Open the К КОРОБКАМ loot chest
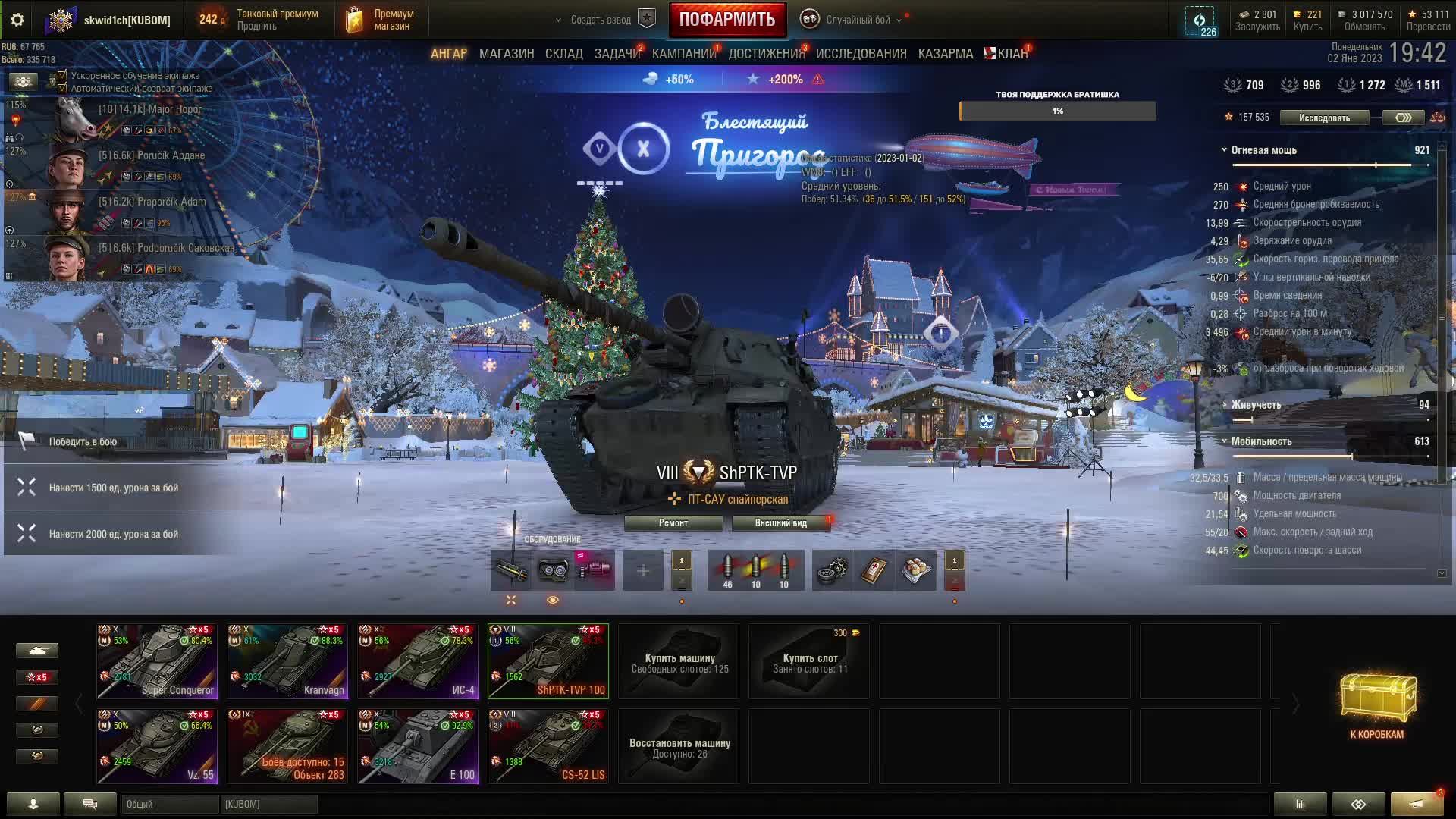Screen dimensions: 1456x819 pos(1377,705)
